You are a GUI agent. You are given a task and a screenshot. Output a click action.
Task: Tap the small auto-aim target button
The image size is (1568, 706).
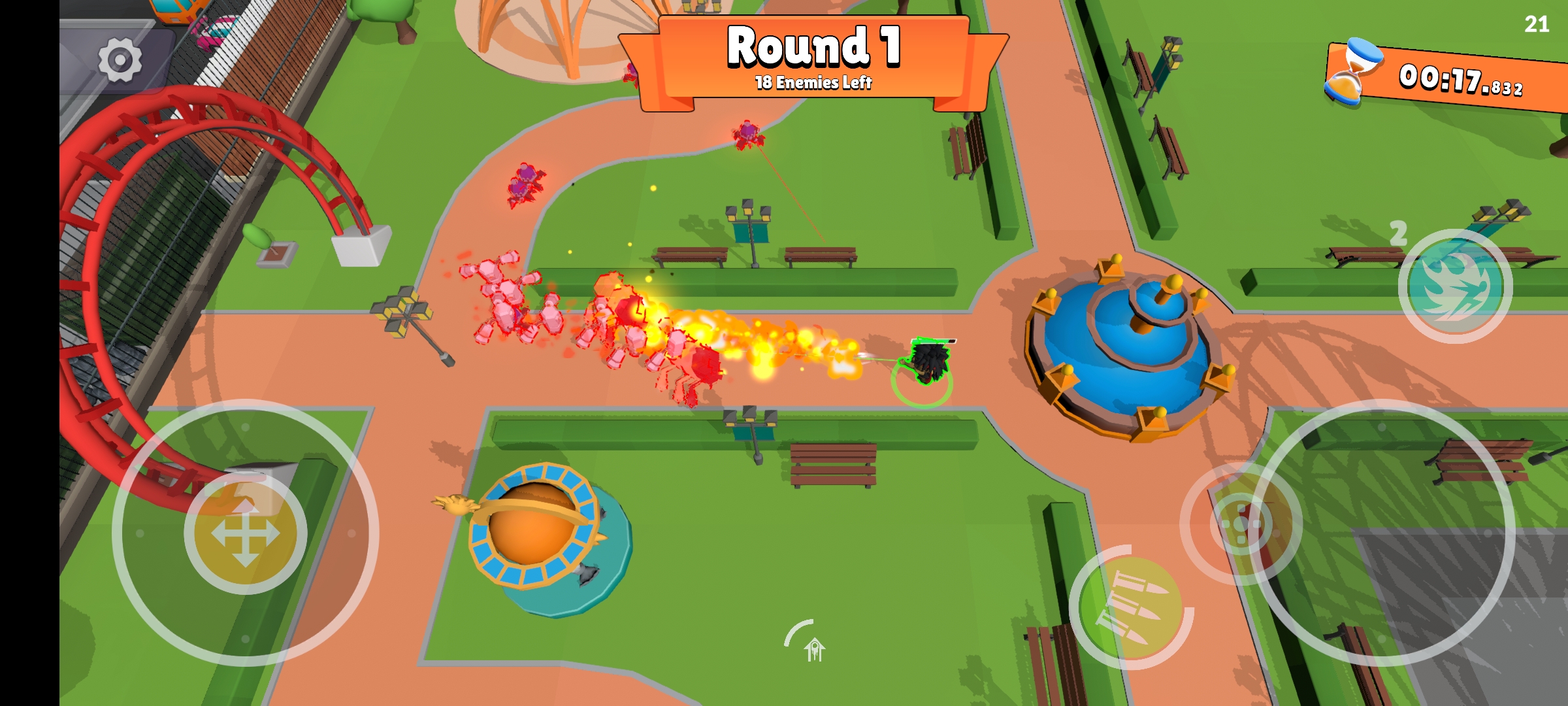1239,524
